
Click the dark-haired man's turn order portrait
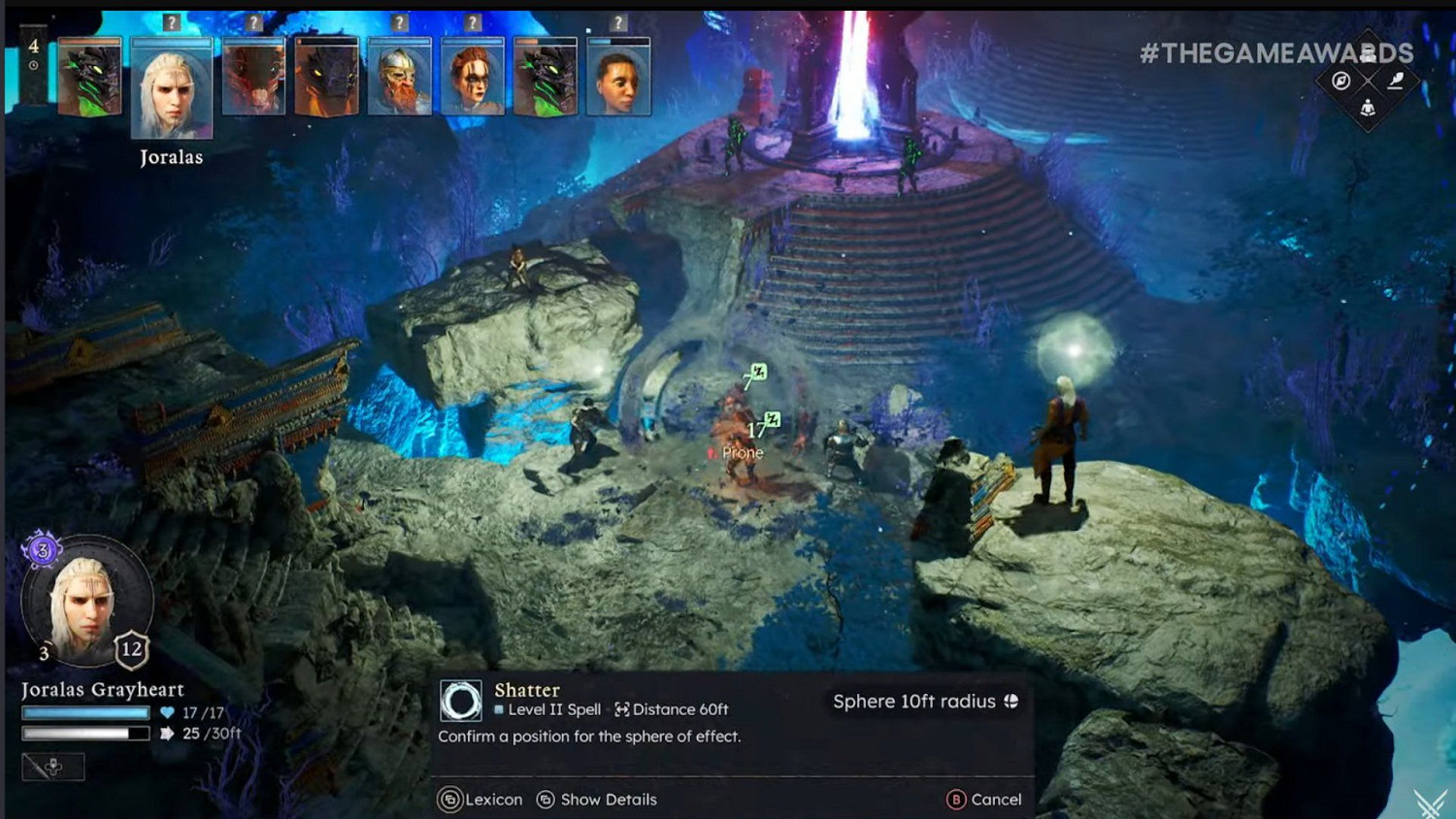(x=618, y=80)
